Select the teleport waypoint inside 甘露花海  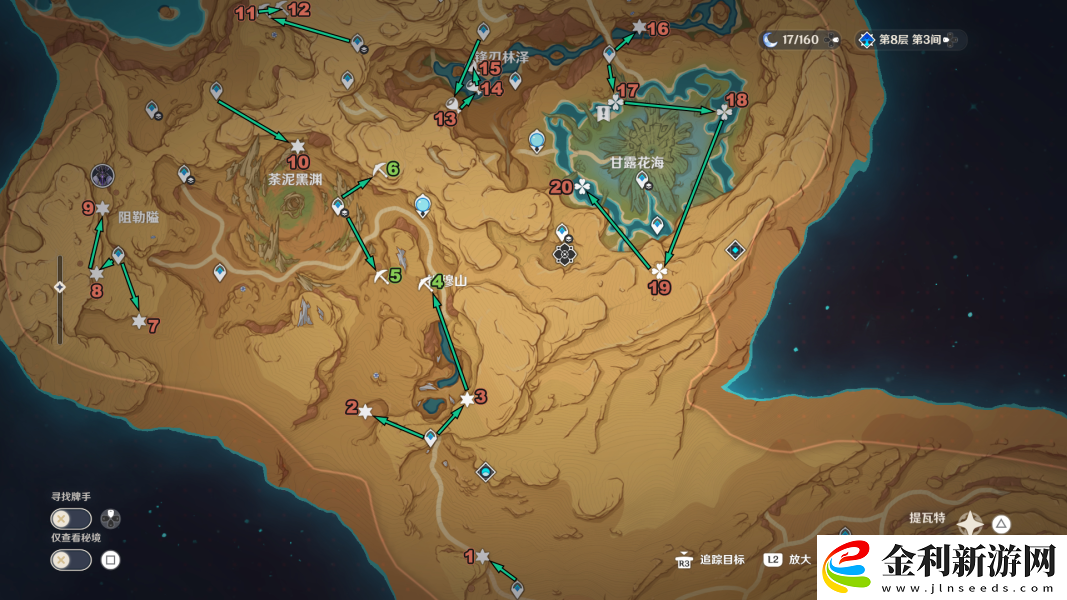(641, 181)
